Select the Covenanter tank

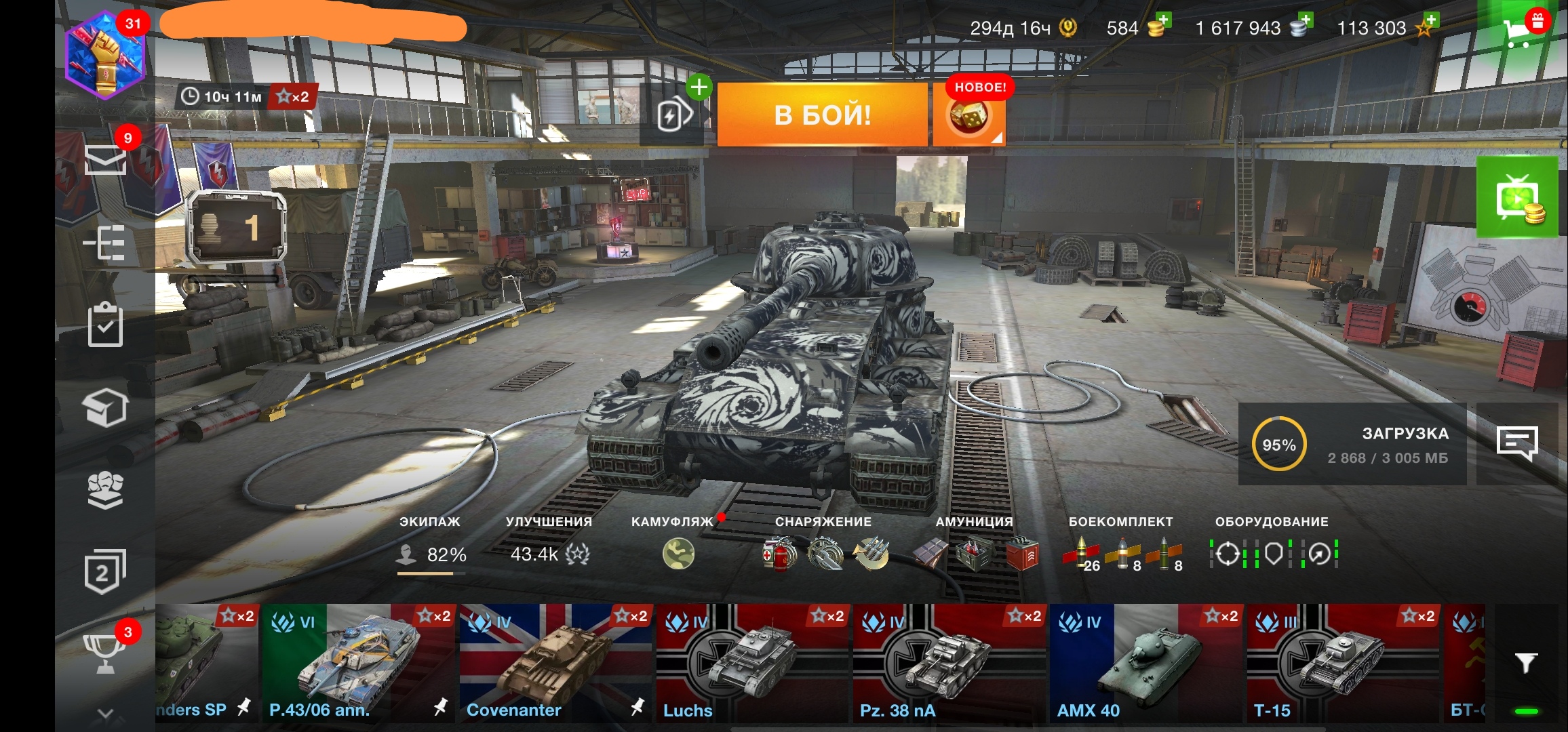click(556, 663)
